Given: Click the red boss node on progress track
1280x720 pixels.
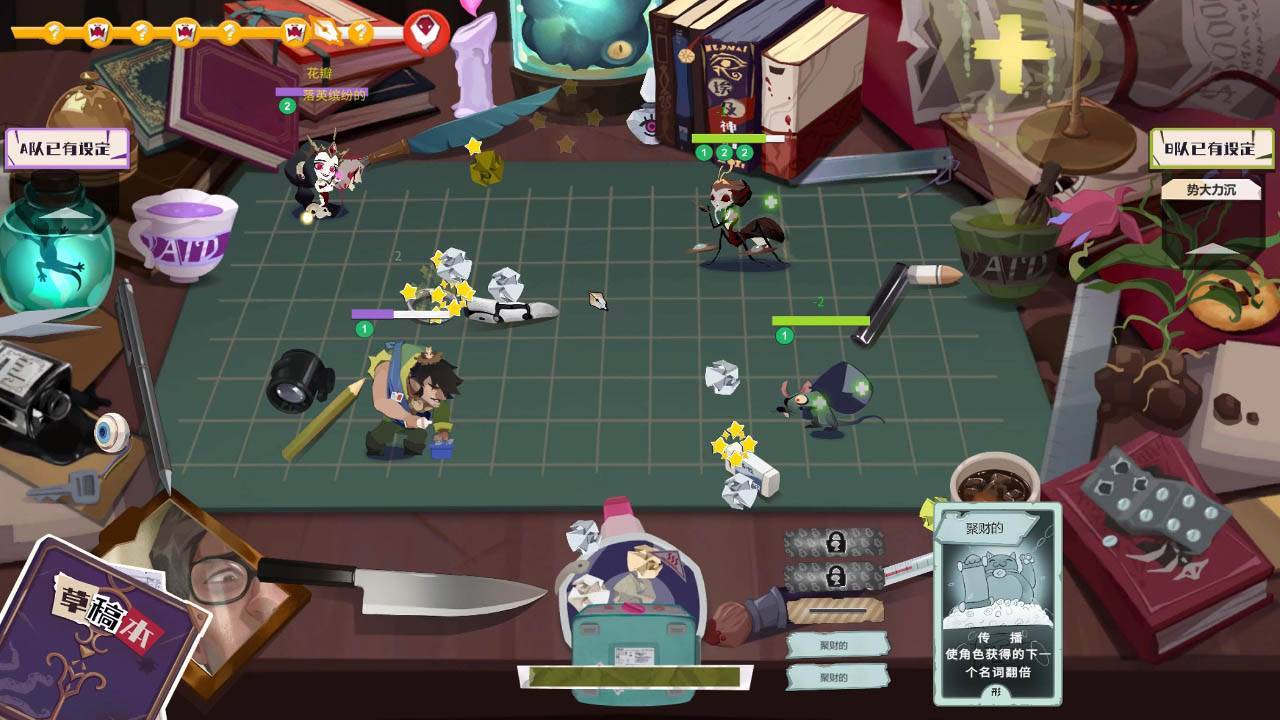Looking at the screenshot, I should [425, 32].
